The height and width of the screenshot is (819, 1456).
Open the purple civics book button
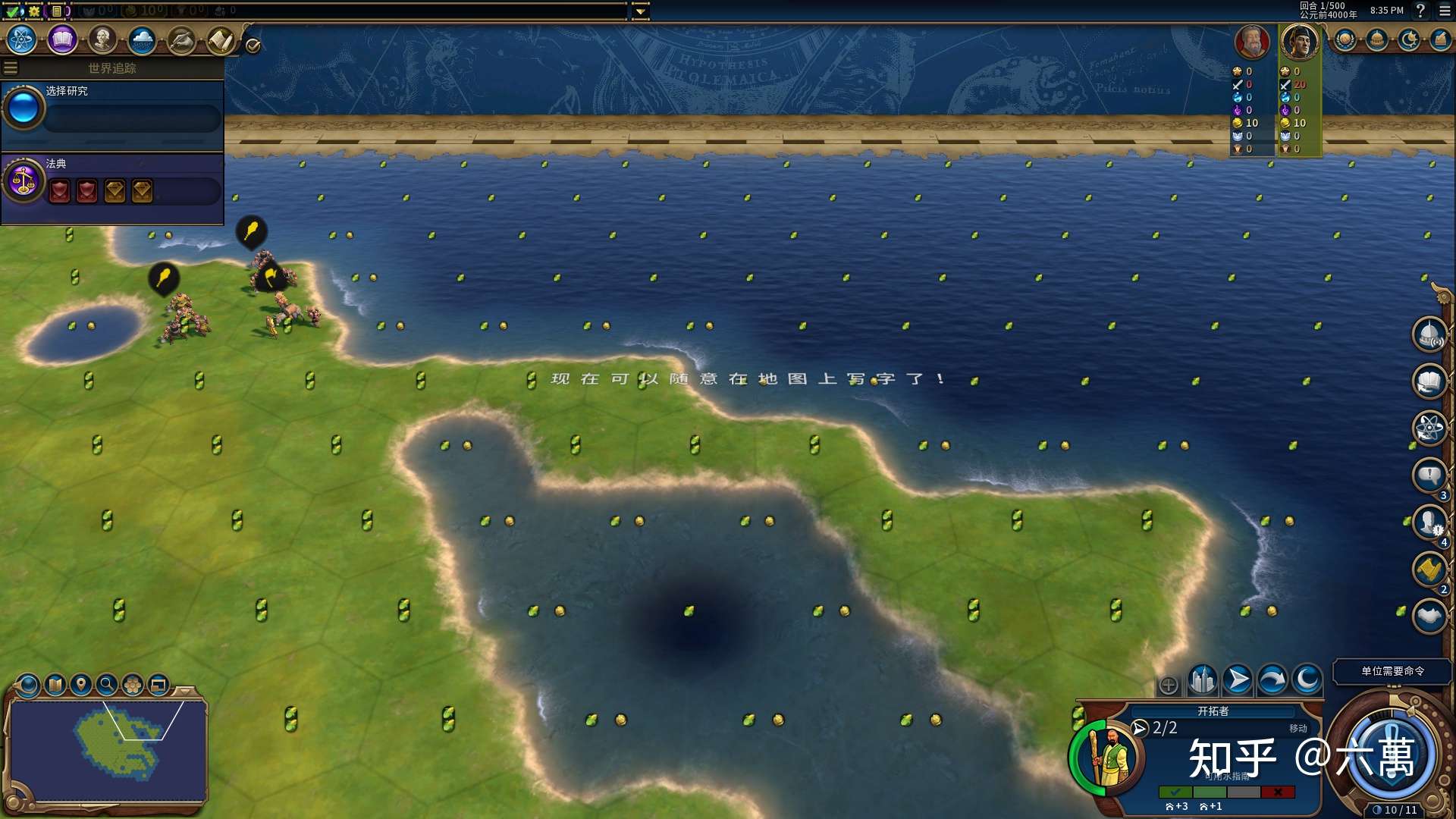[x=62, y=39]
